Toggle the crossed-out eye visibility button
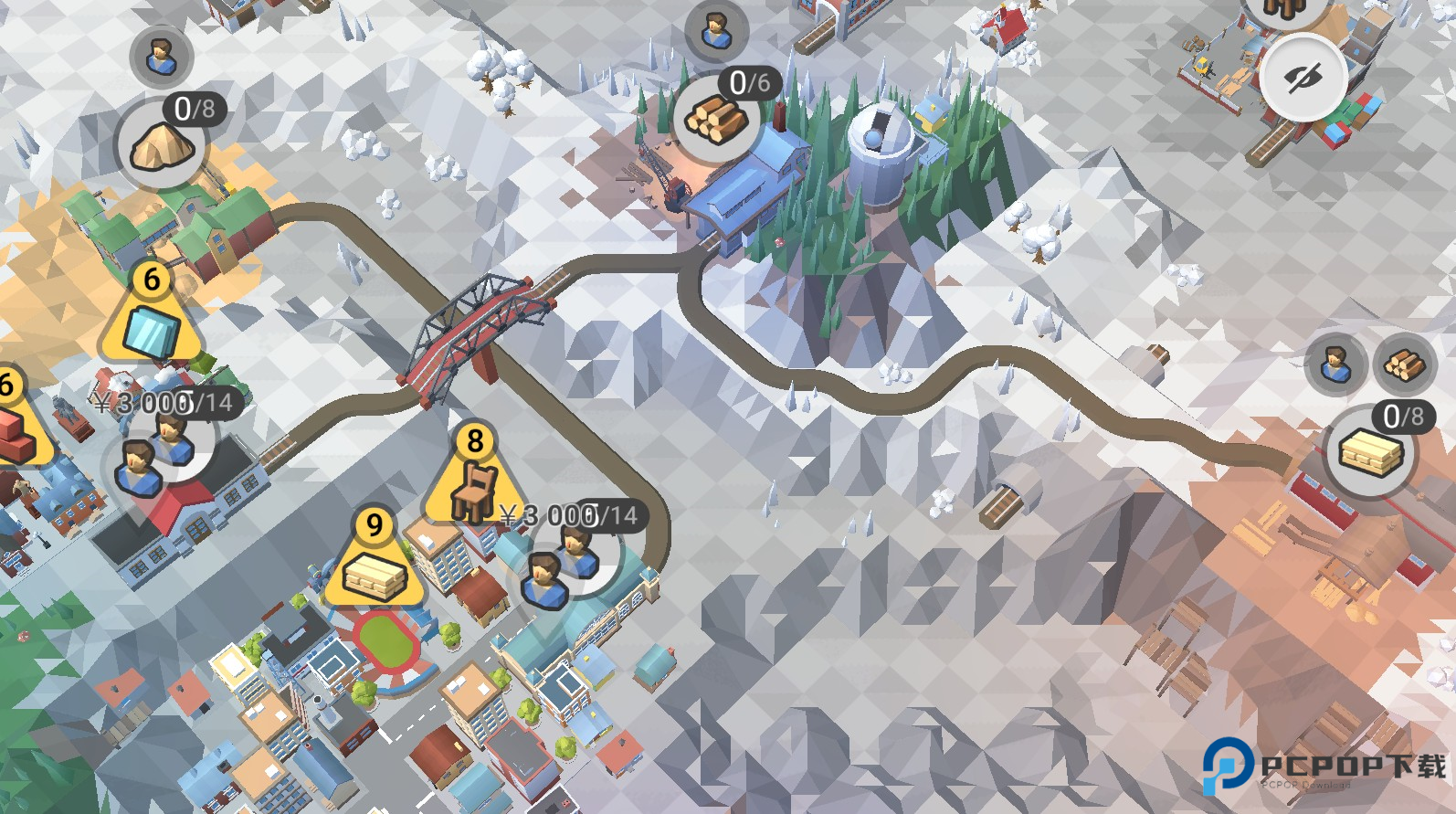 [1303, 78]
